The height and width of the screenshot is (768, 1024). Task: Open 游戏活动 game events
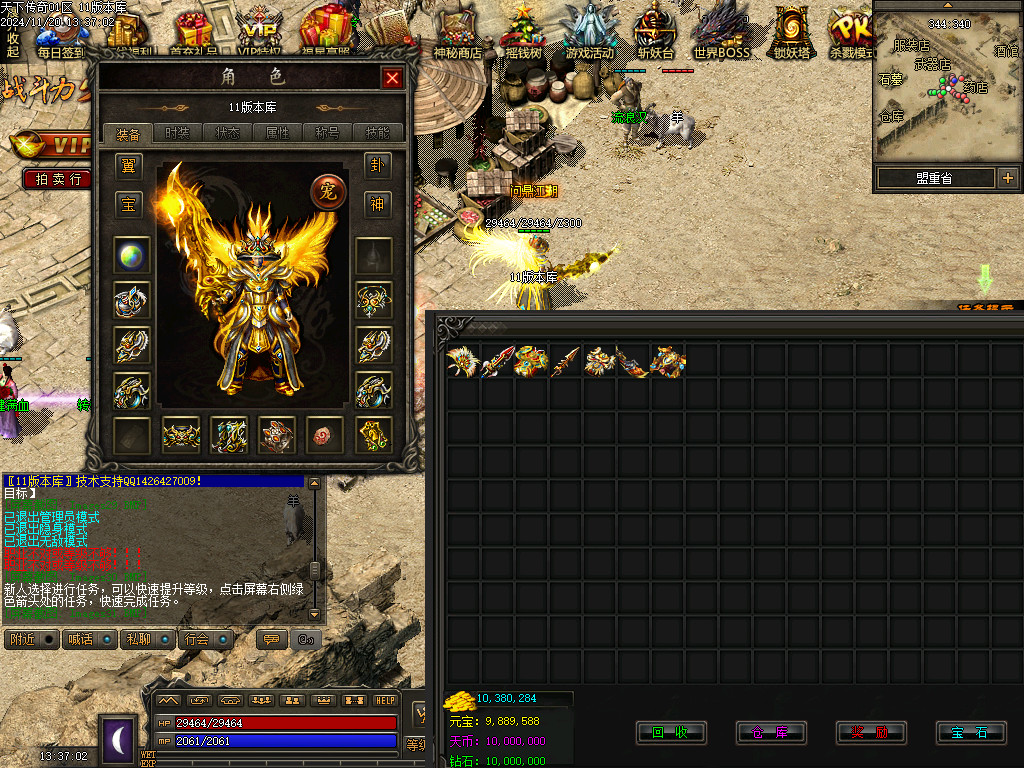[x=589, y=32]
